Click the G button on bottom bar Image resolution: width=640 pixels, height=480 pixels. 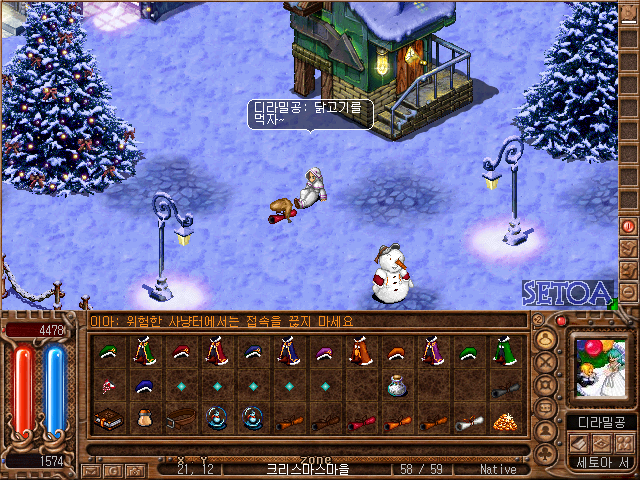(x=112, y=469)
